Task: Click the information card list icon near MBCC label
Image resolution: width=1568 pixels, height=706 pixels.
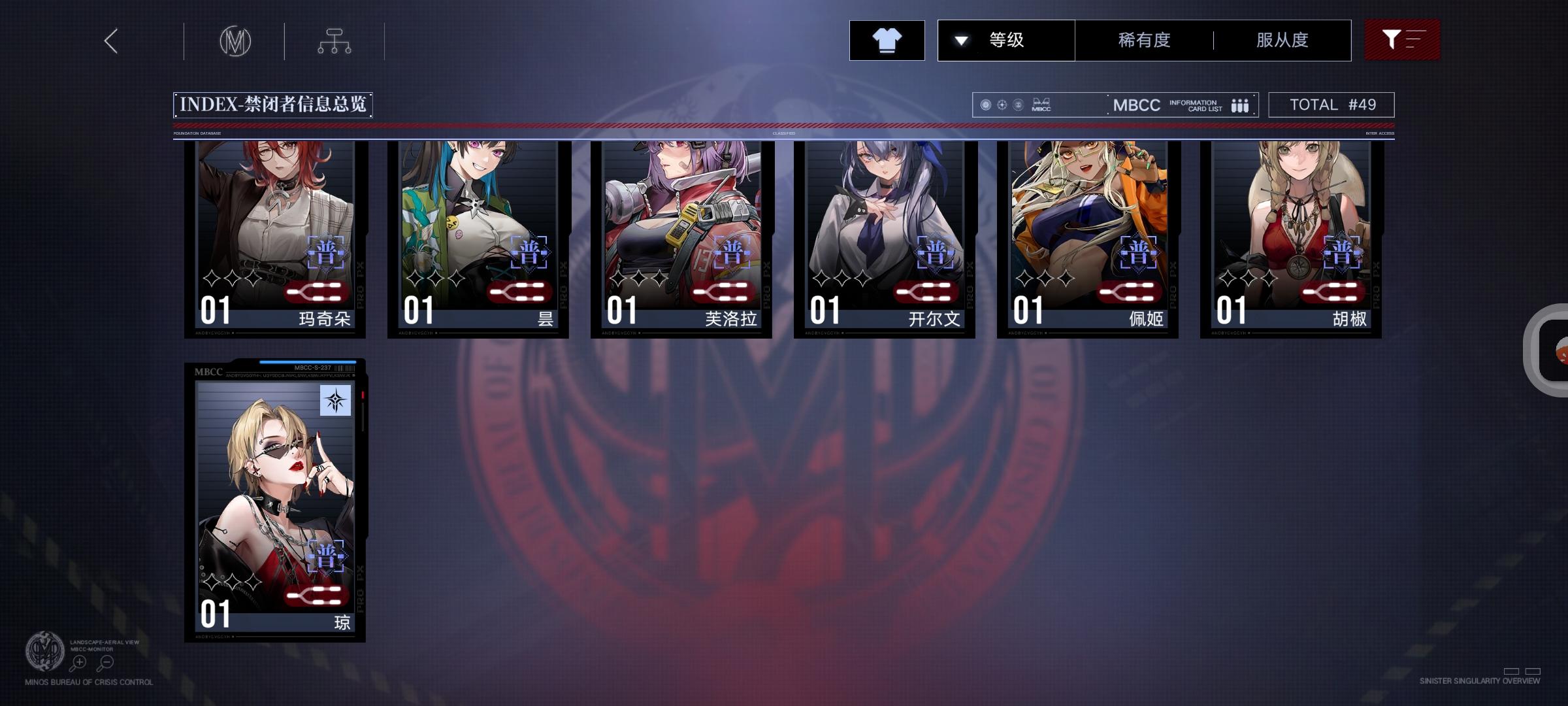Action: 1238,105
